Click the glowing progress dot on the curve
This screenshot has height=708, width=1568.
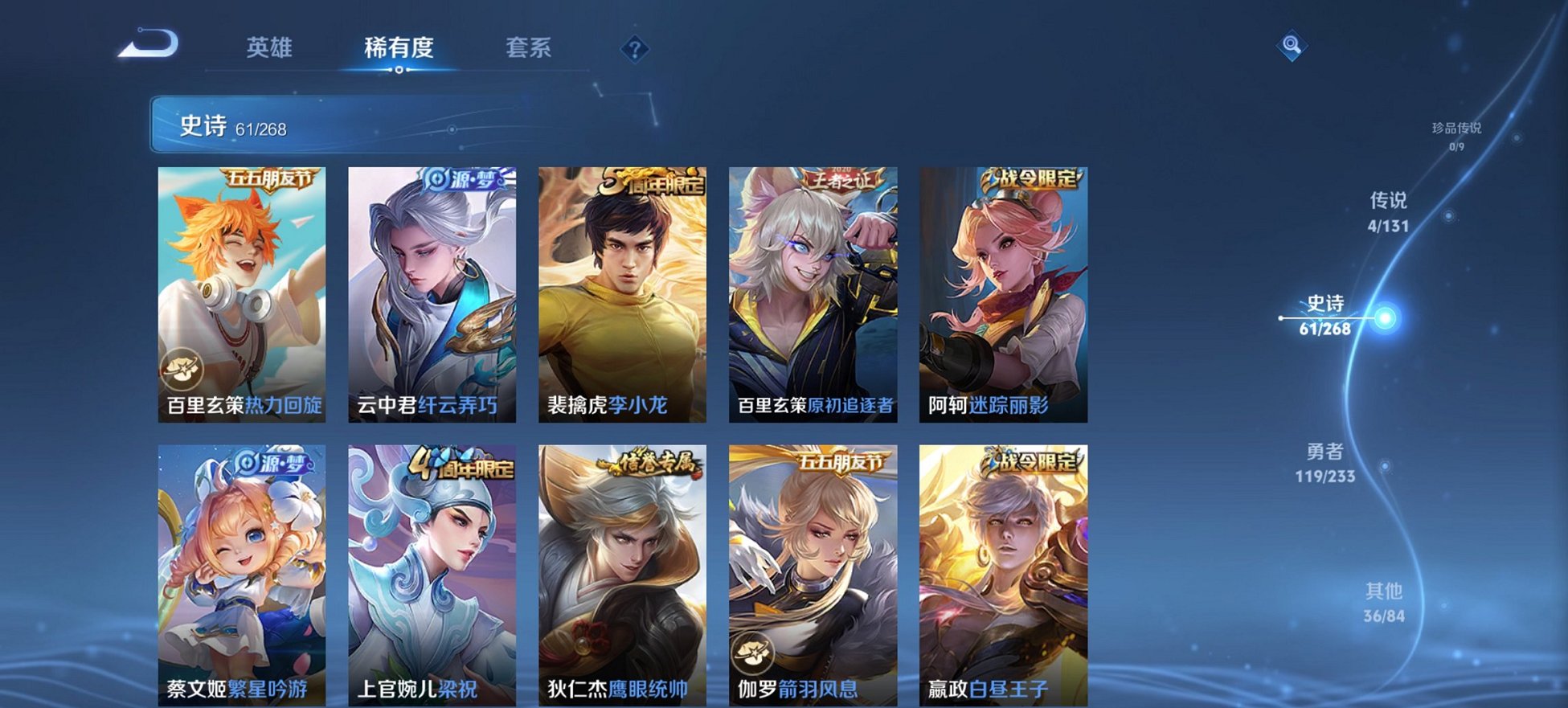pyautogui.click(x=1386, y=318)
